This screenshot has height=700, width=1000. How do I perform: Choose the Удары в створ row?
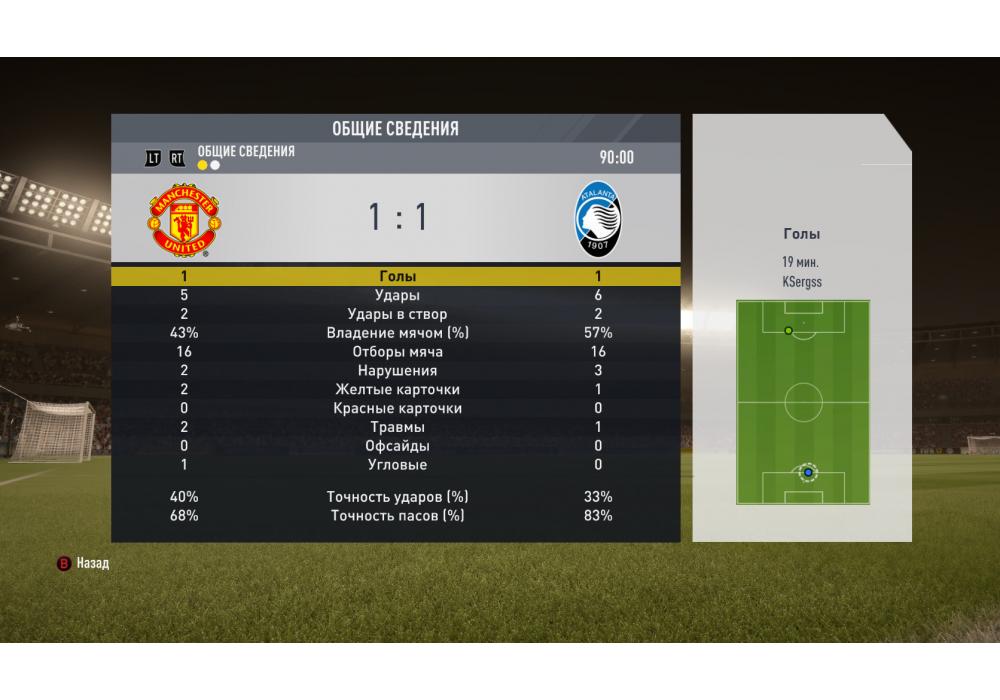click(397, 314)
